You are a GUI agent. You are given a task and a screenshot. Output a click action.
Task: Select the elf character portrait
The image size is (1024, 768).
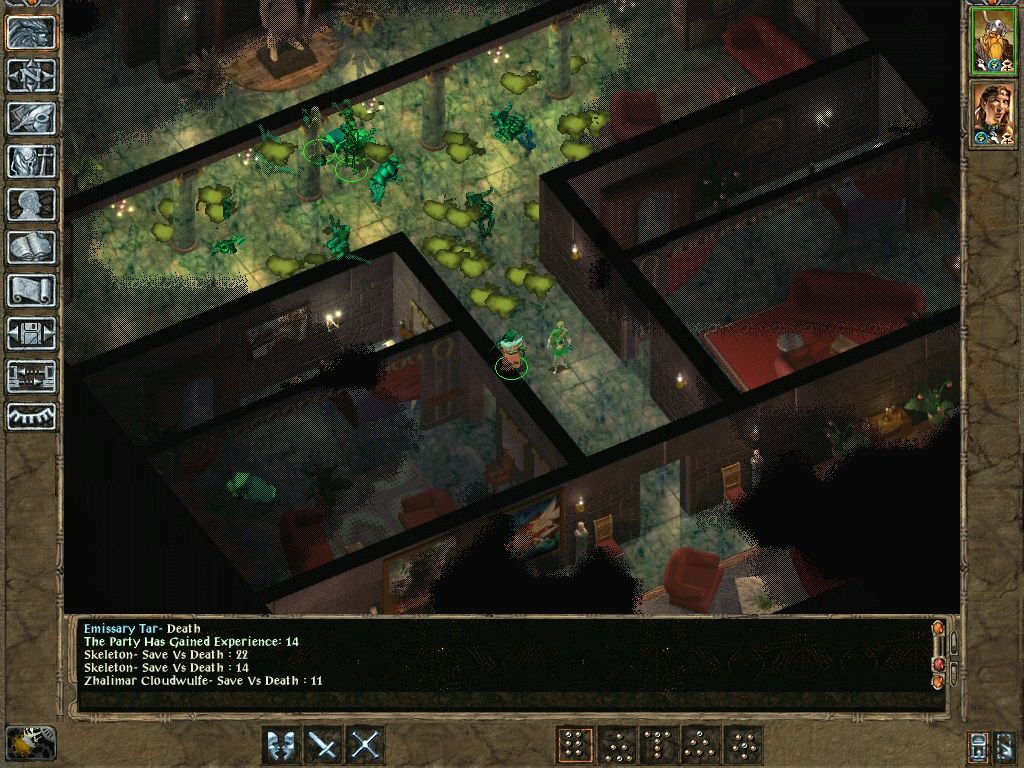993,113
